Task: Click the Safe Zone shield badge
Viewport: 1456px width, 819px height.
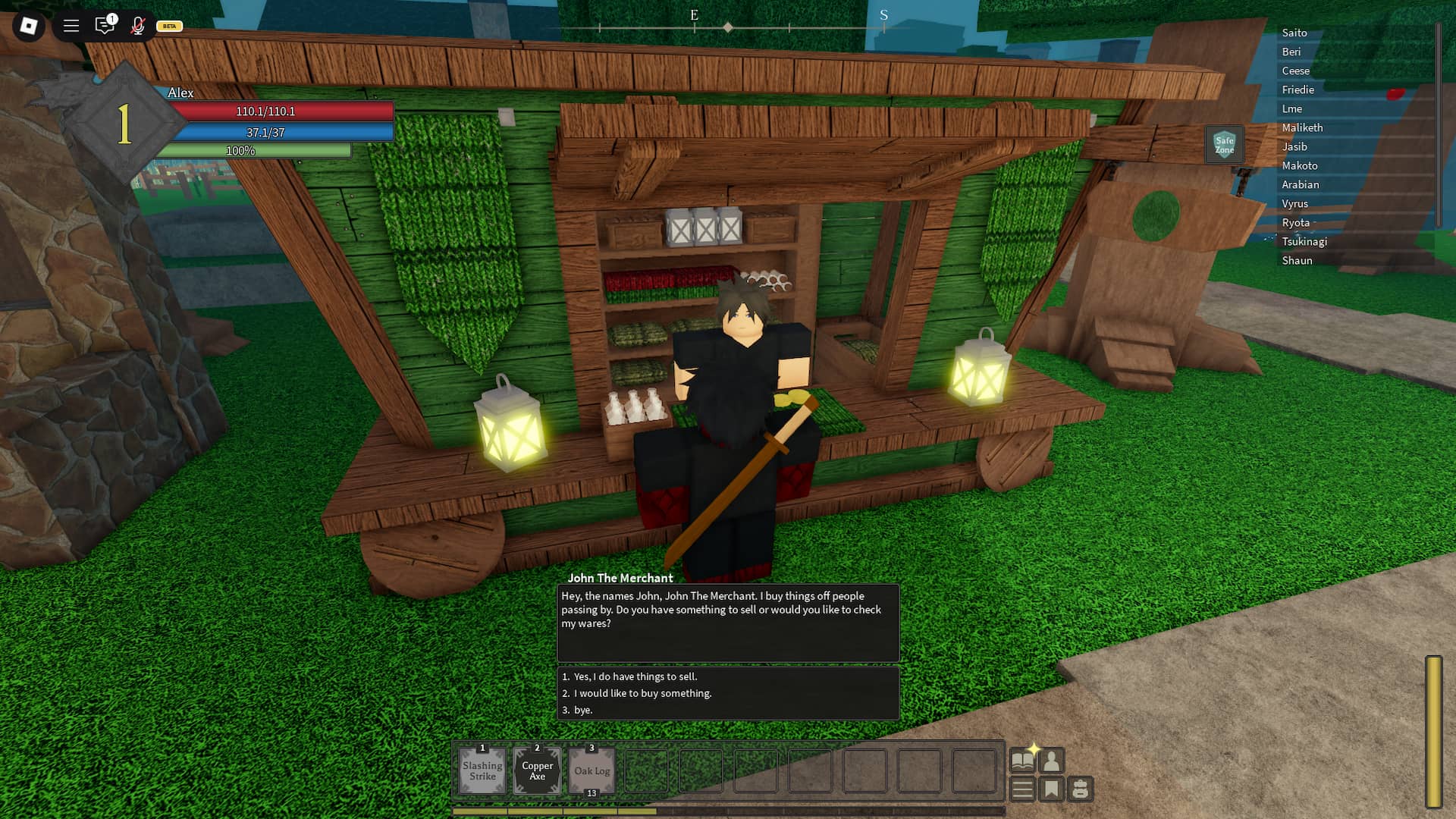Action: (x=1224, y=144)
